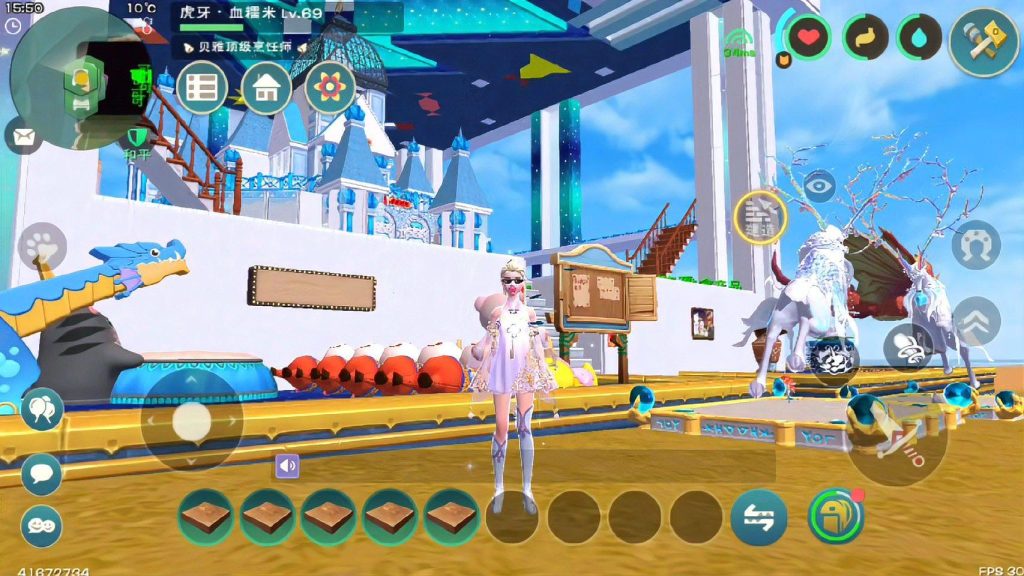Tap the house home button
The height and width of the screenshot is (576, 1024).
pos(265,88)
